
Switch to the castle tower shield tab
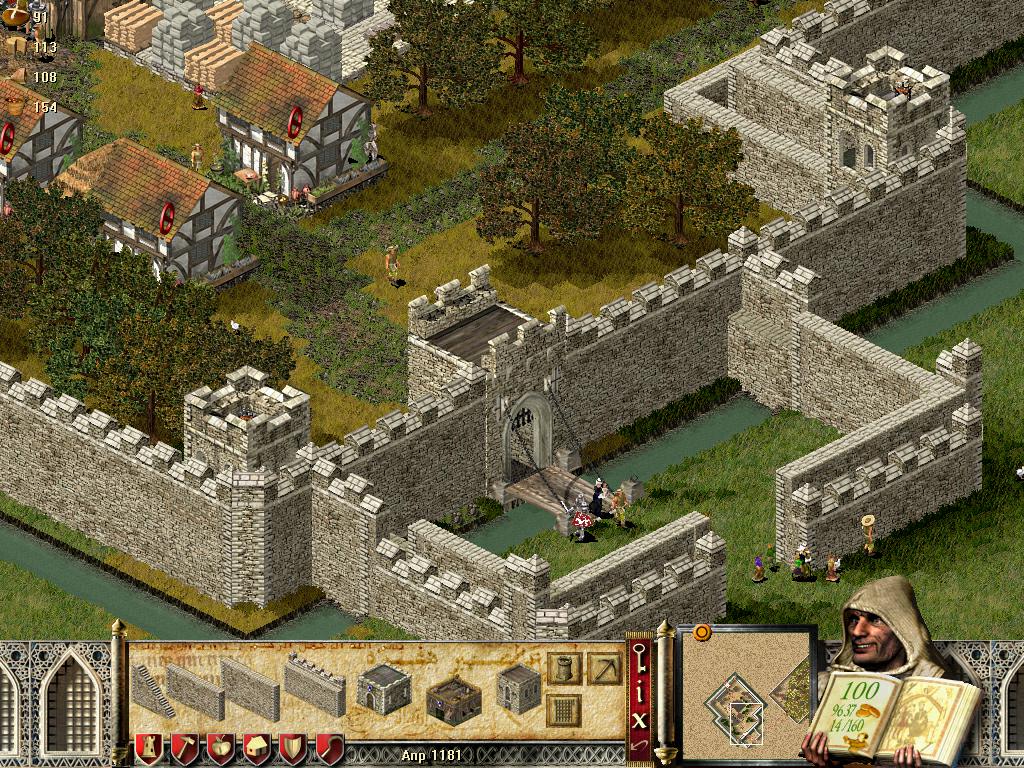point(148,749)
